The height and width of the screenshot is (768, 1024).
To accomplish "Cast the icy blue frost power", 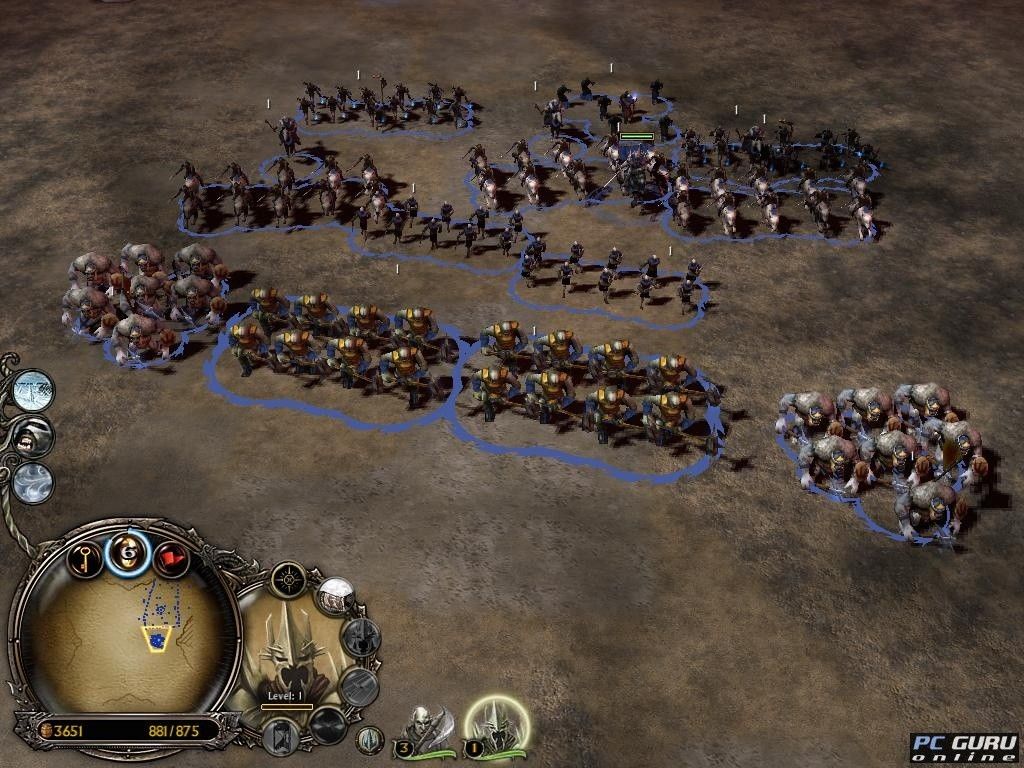I will [x=34, y=388].
